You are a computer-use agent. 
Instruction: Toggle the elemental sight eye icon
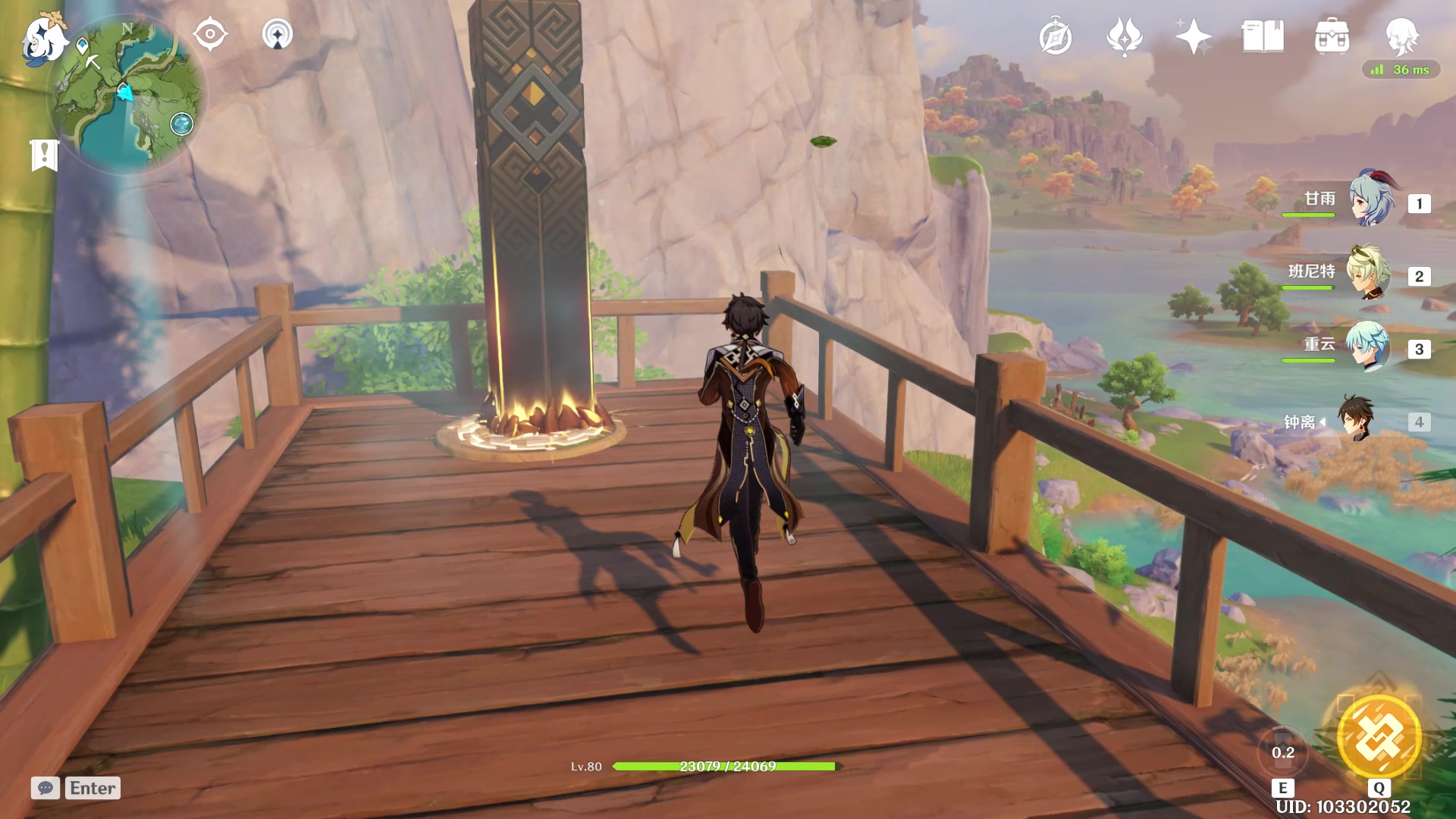(x=210, y=35)
